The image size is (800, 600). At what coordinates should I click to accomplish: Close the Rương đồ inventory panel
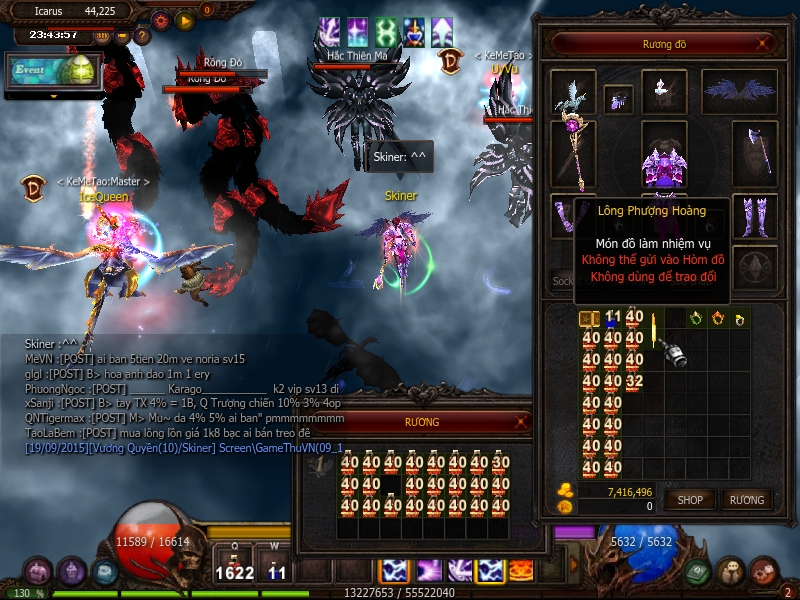pos(764,43)
